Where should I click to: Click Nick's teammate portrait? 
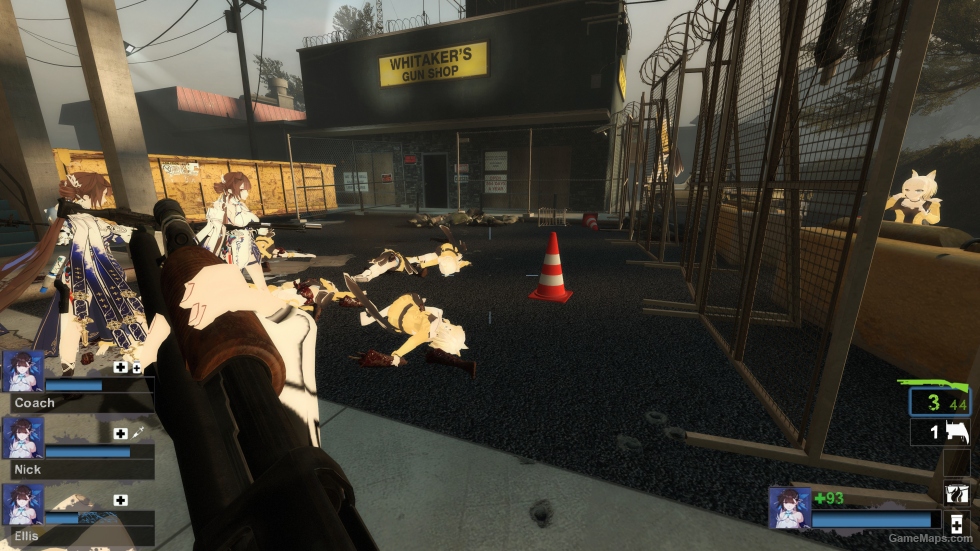click(x=23, y=437)
